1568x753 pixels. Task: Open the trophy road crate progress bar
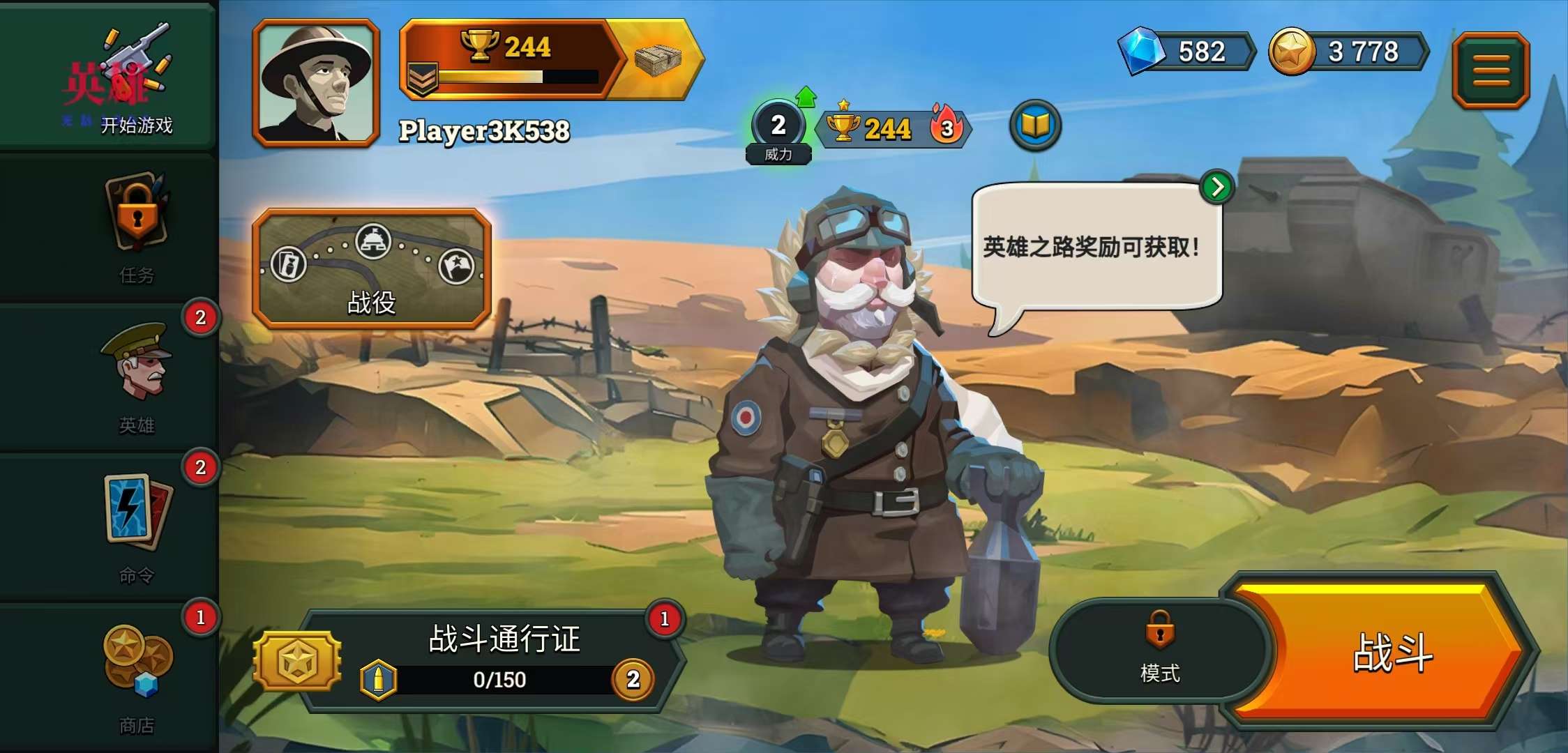point(551,60)
